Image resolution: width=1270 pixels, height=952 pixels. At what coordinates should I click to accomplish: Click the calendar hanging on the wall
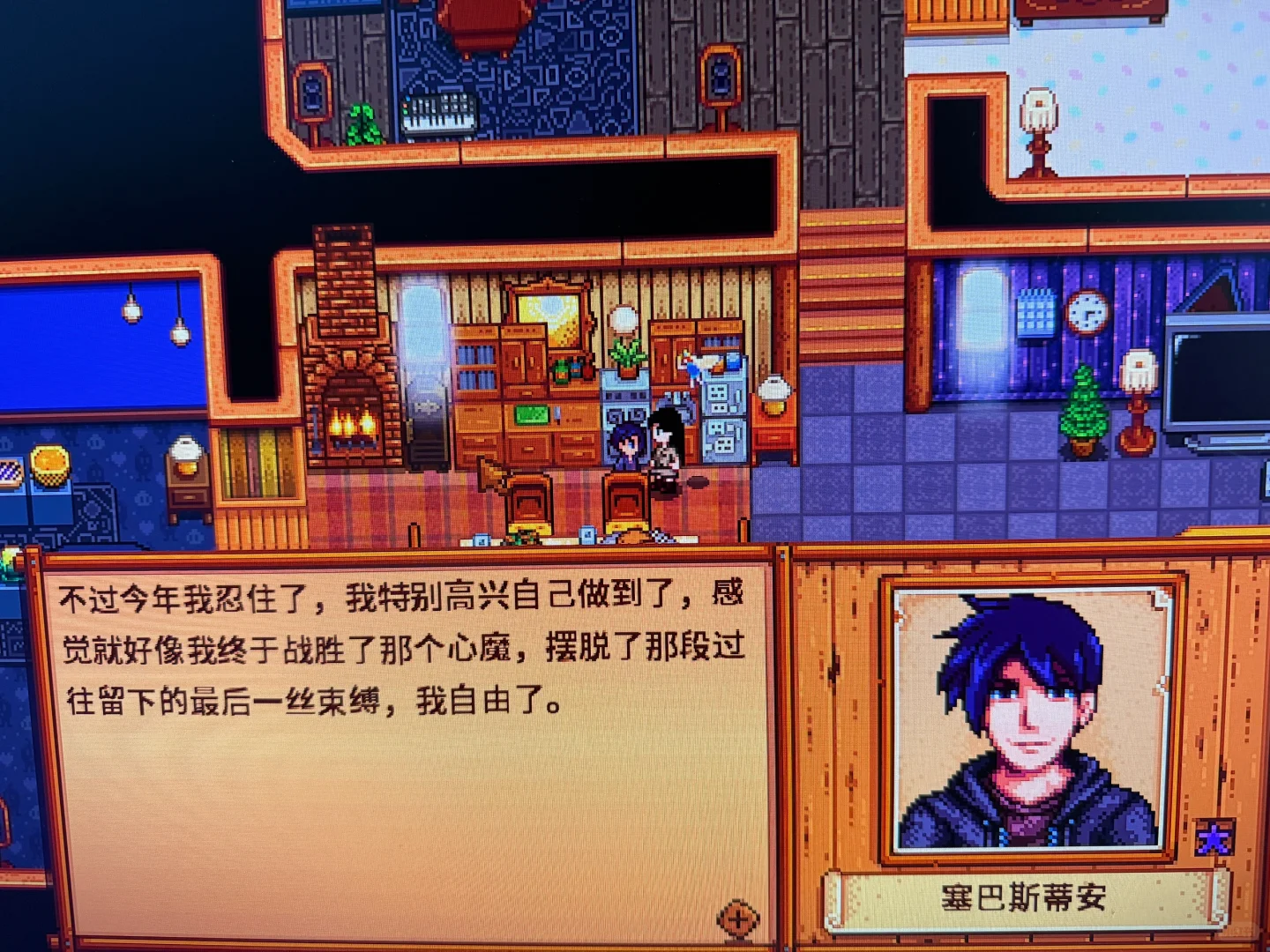(1034, 315)
